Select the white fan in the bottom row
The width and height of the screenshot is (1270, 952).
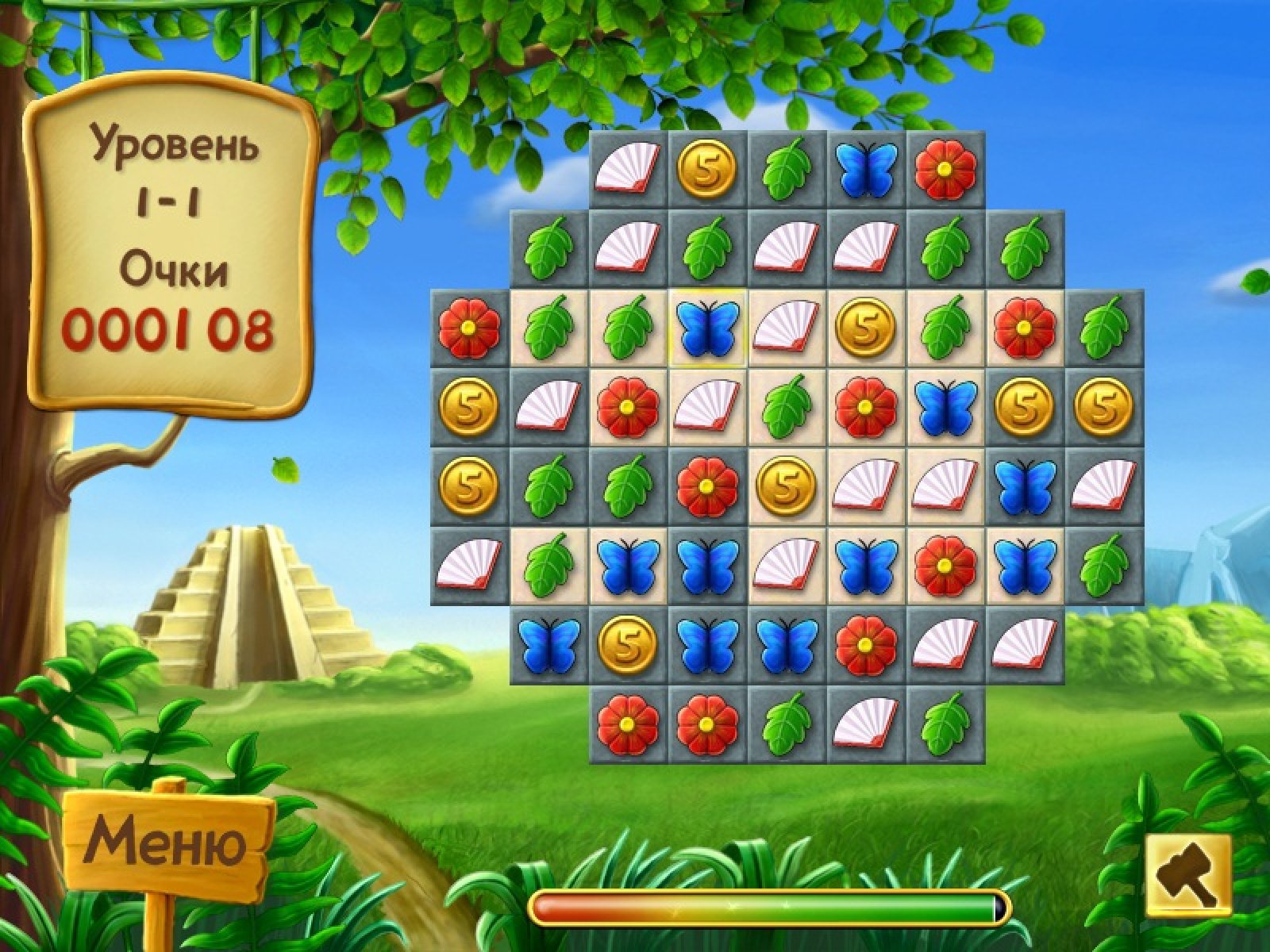point(866,724)
